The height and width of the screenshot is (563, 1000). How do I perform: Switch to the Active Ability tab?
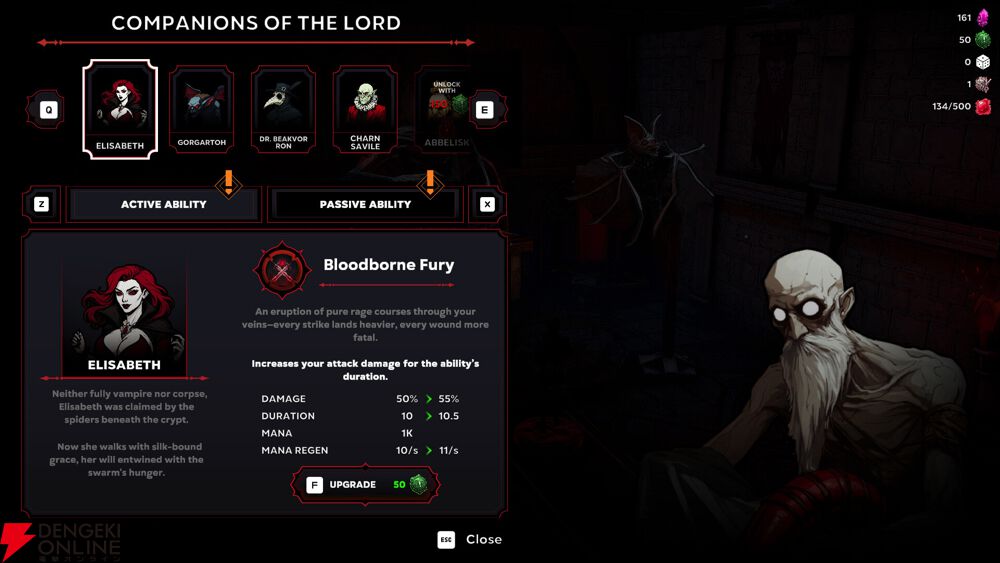pyautogui.click(x=164, y=204)
